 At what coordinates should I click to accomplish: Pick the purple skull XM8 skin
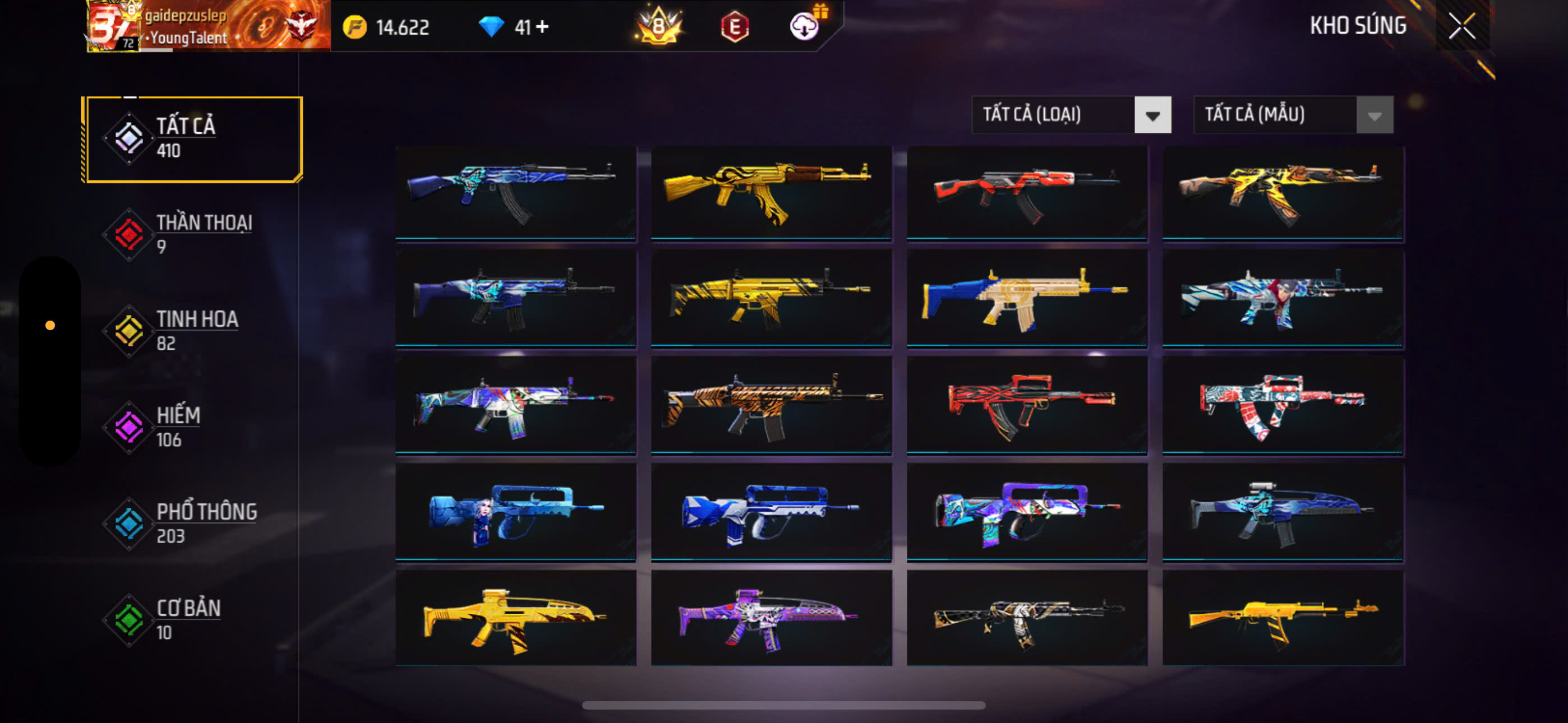[x=771, y=618]
